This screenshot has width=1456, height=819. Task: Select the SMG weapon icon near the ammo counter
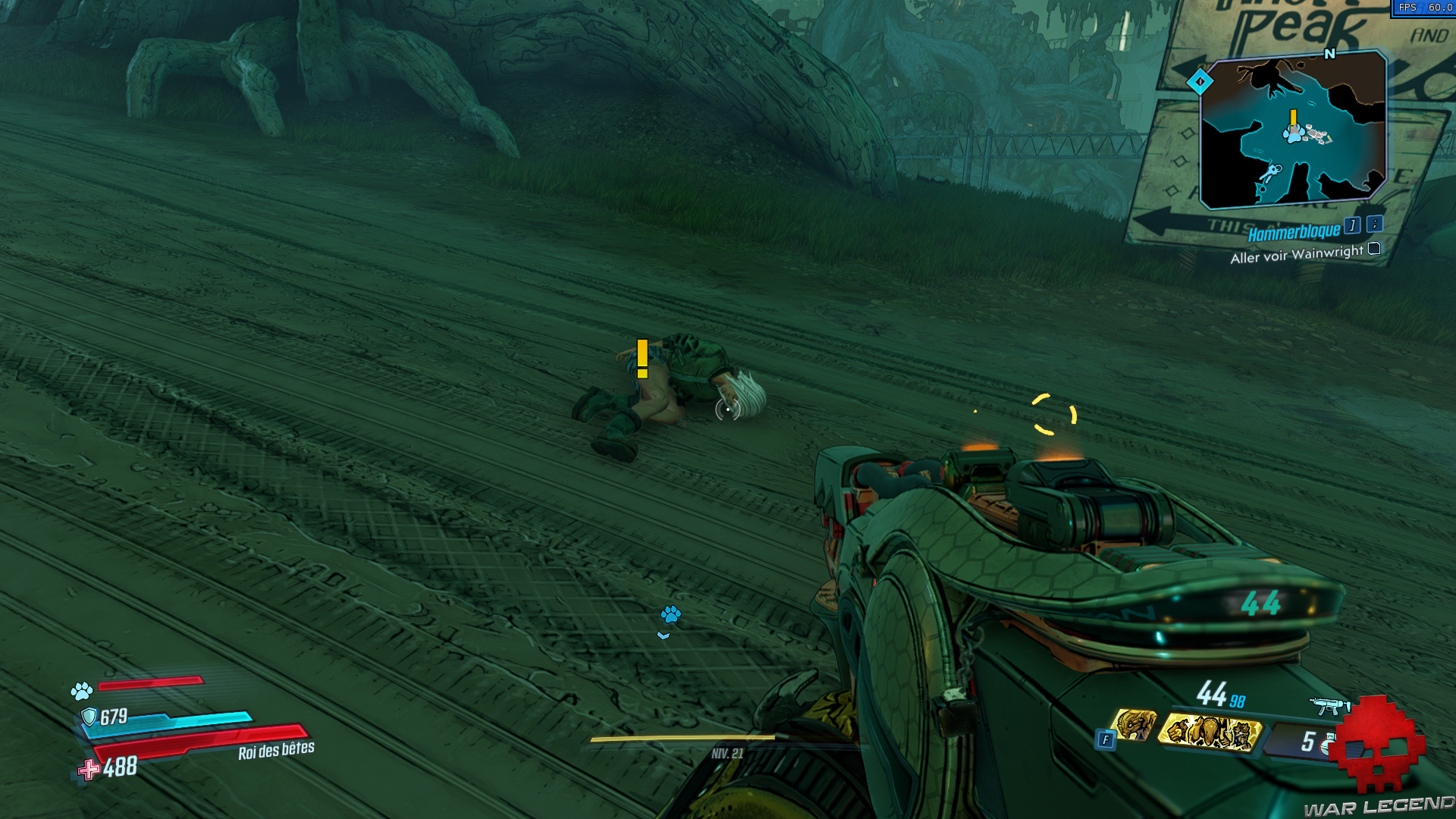(x=1328, y=705)
